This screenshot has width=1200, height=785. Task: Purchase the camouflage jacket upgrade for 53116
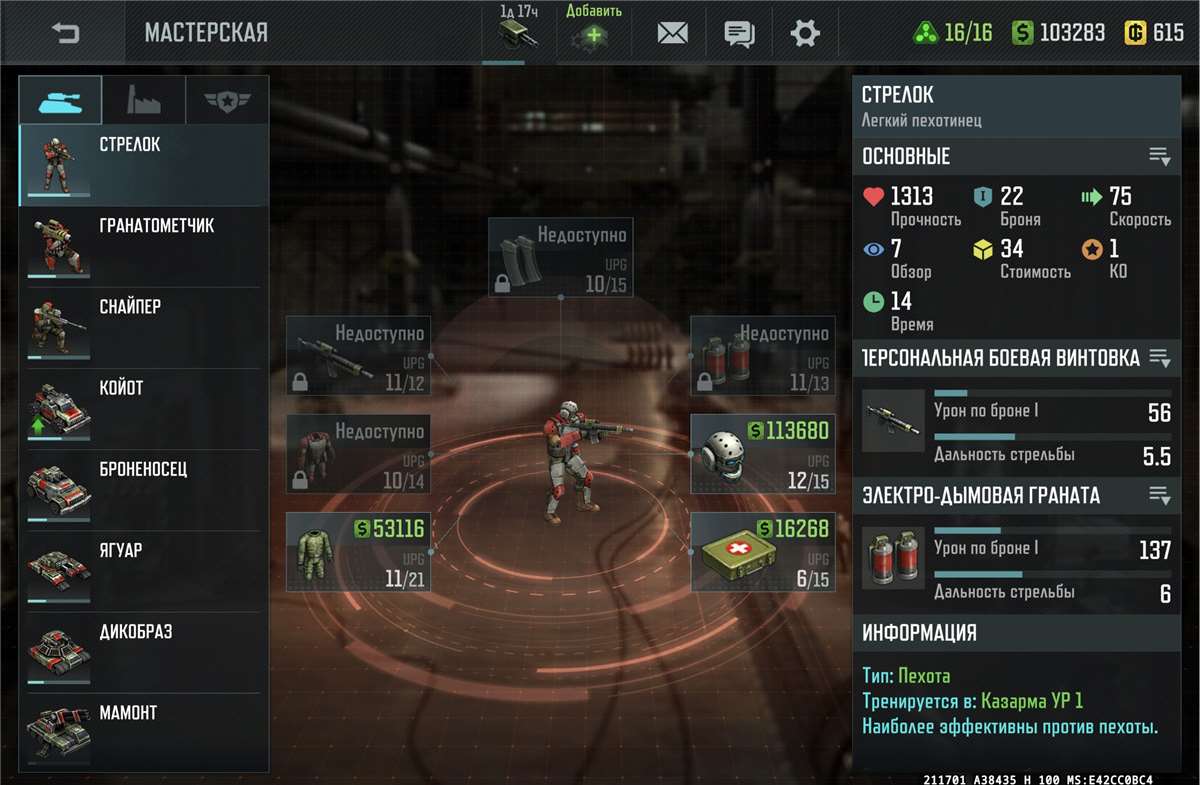[357, 551]
